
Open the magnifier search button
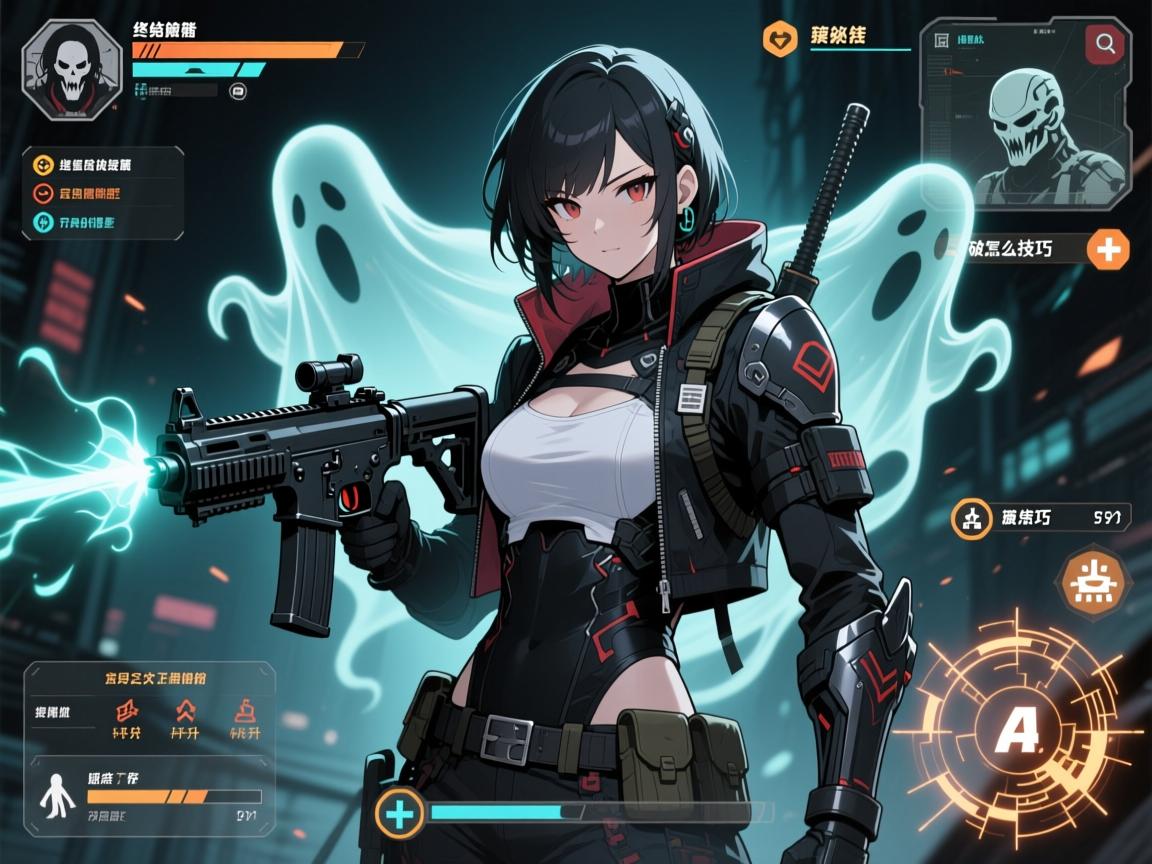pyautogui.click(x=1107, y=44)
